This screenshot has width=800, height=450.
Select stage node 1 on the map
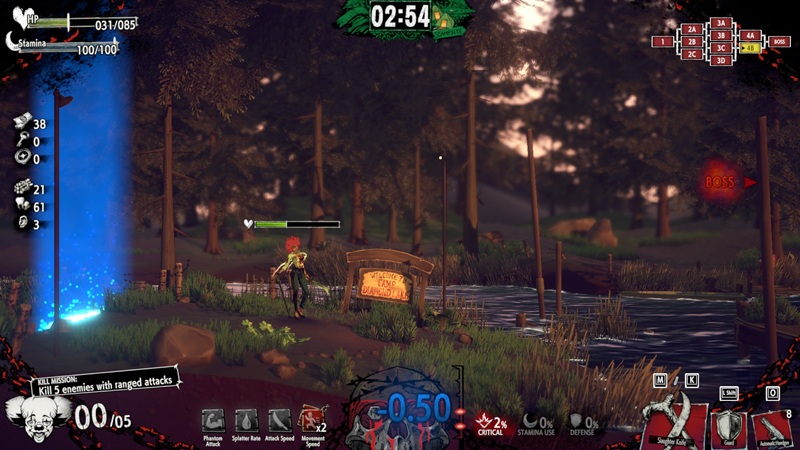662,42
